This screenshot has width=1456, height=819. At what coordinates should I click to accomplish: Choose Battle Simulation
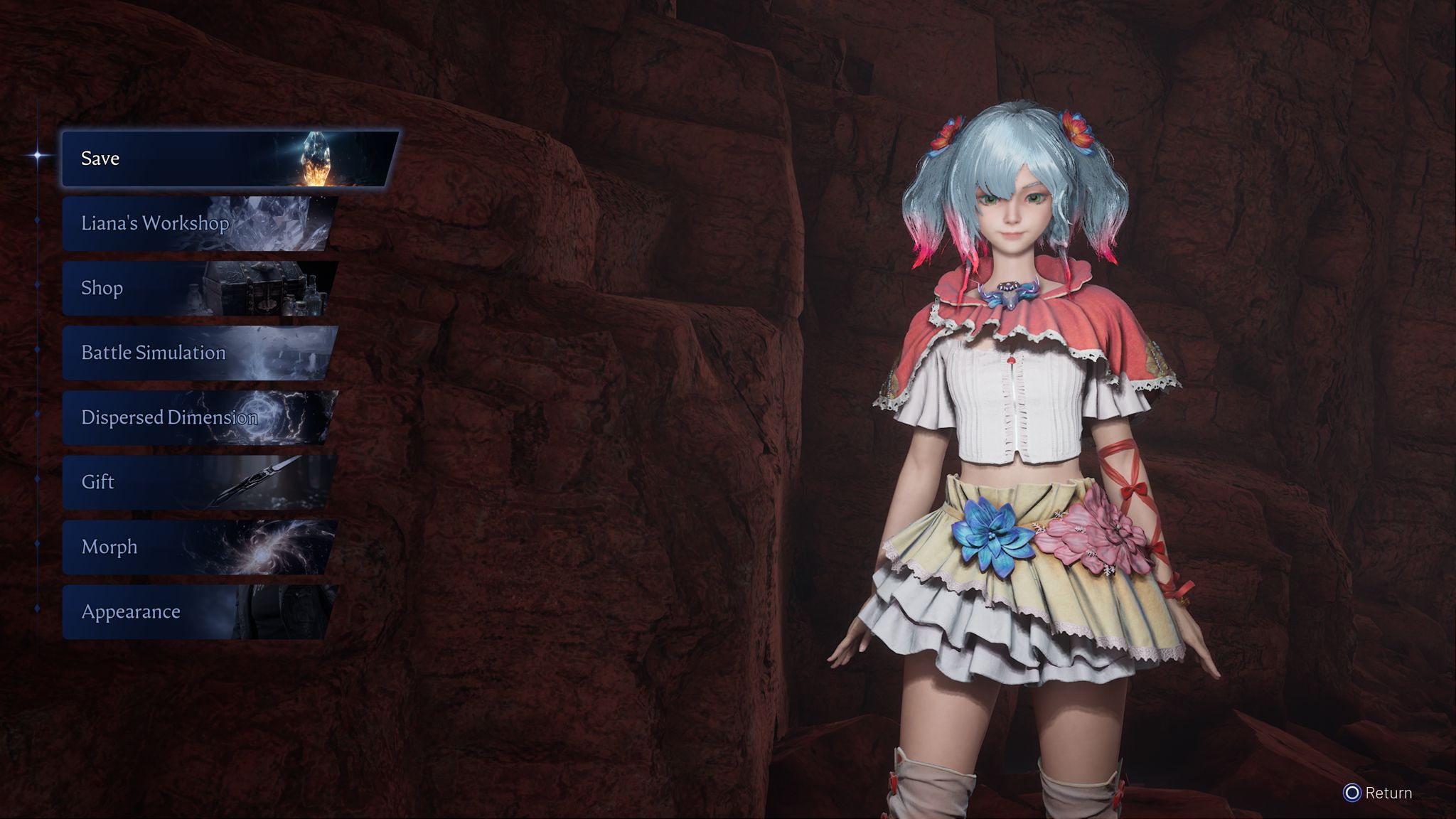[198, 353]
